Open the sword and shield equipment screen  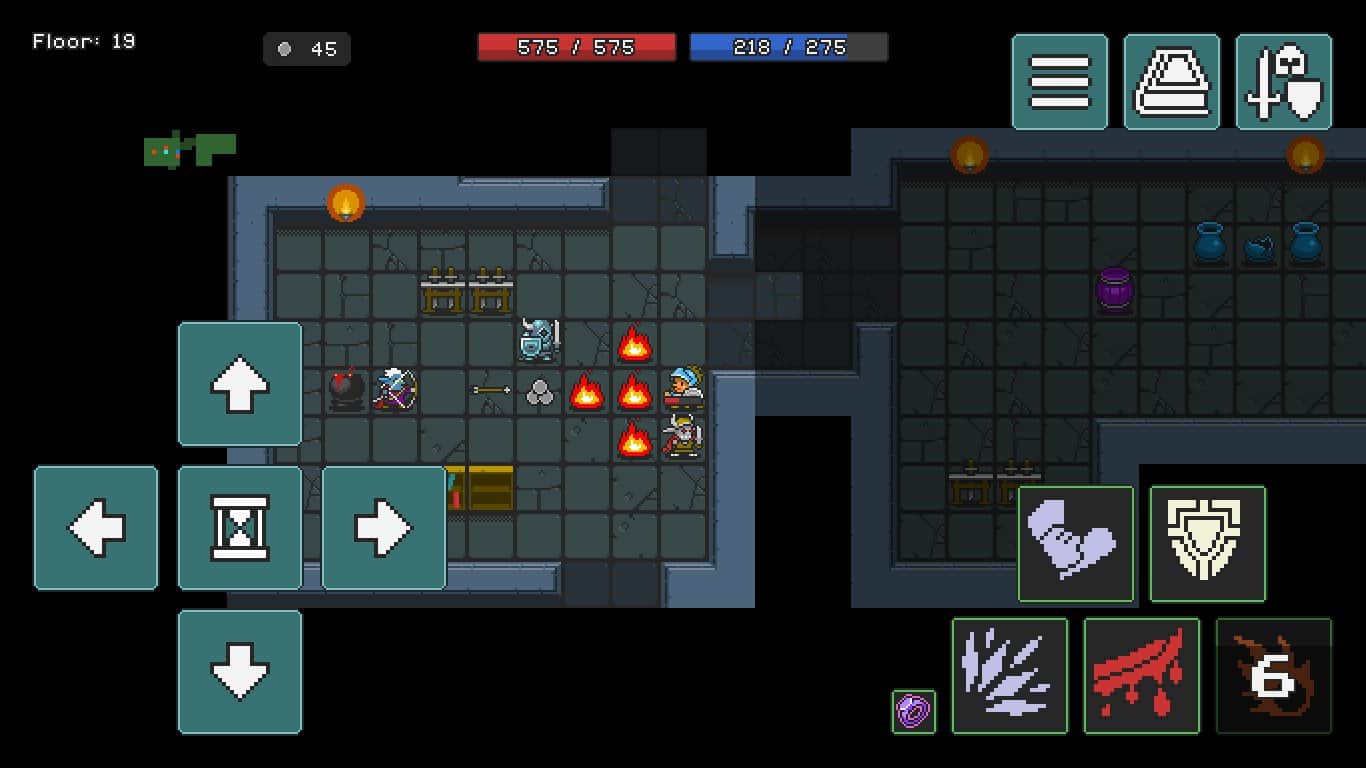point(1284,82)
